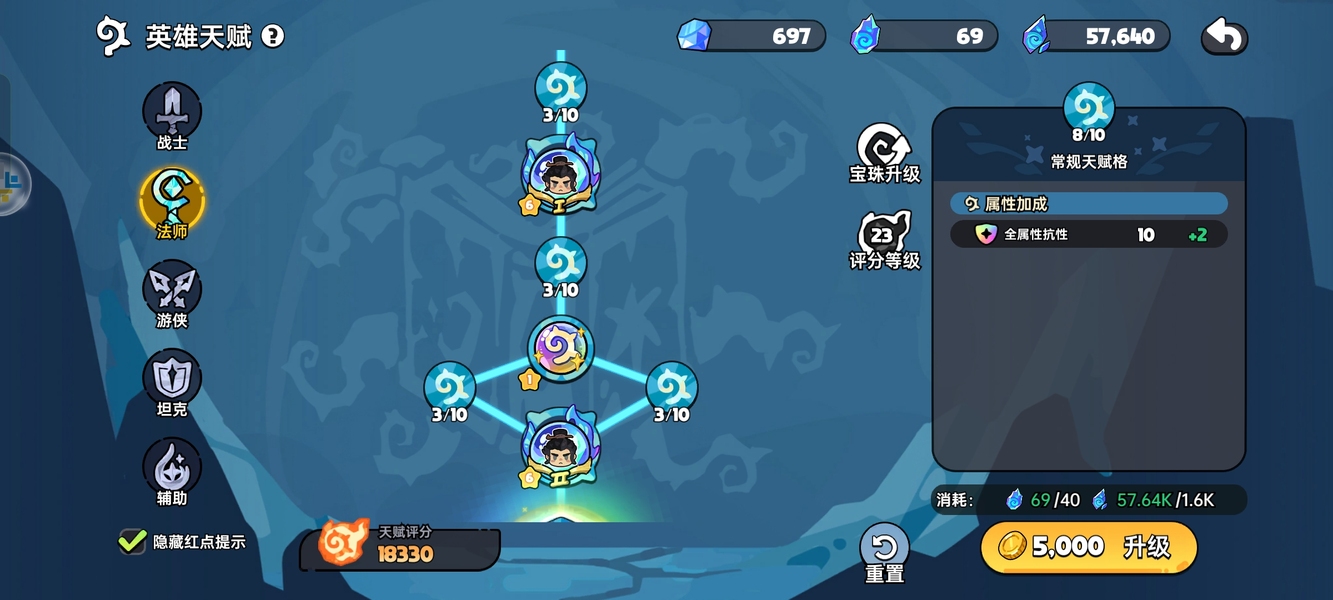The image size is (1333, 600).
Task: Toggle the 隐藏红点提示 checkbox
Action: (x=133, y=541)
